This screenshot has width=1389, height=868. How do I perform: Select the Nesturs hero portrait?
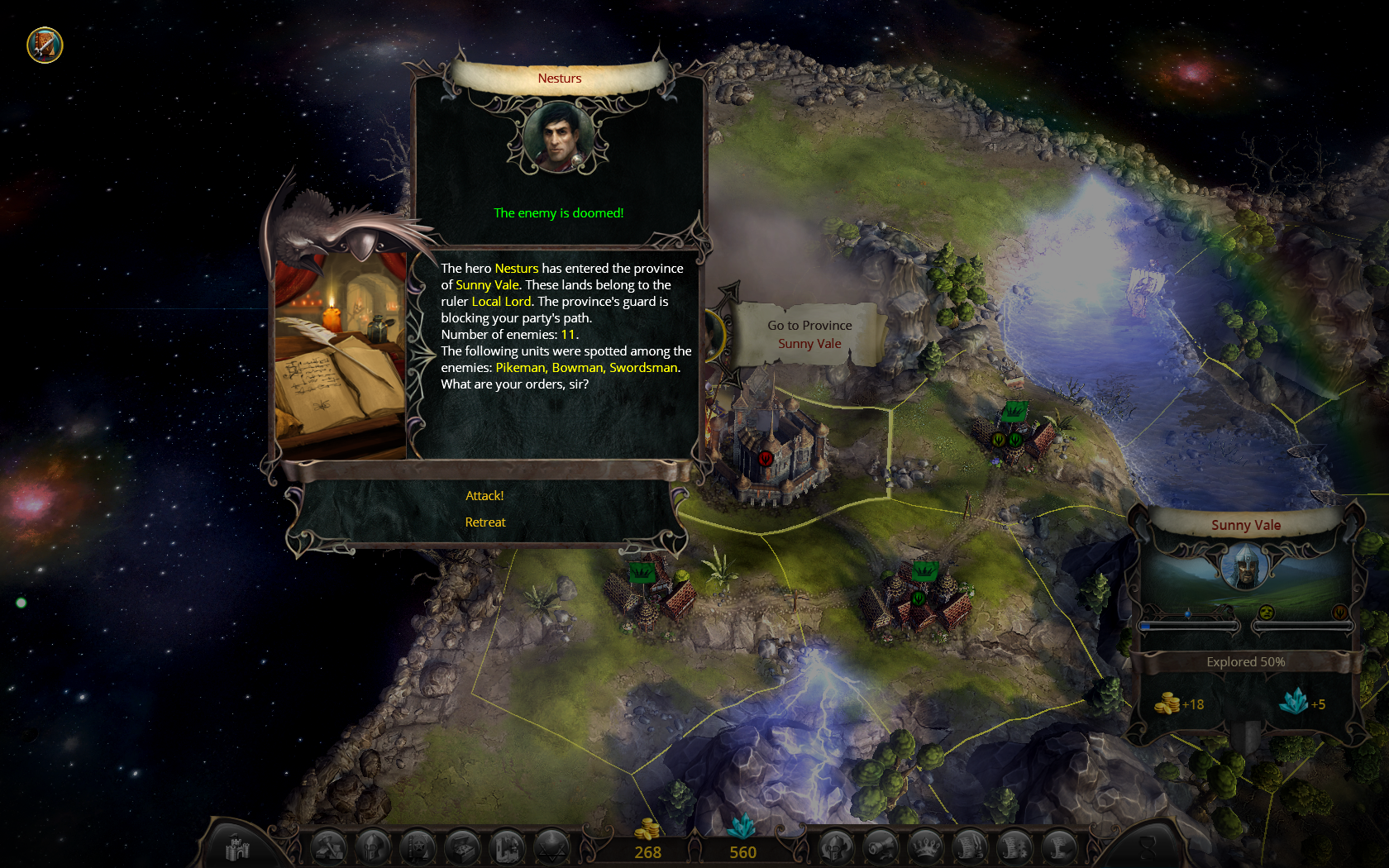[558, 137]
